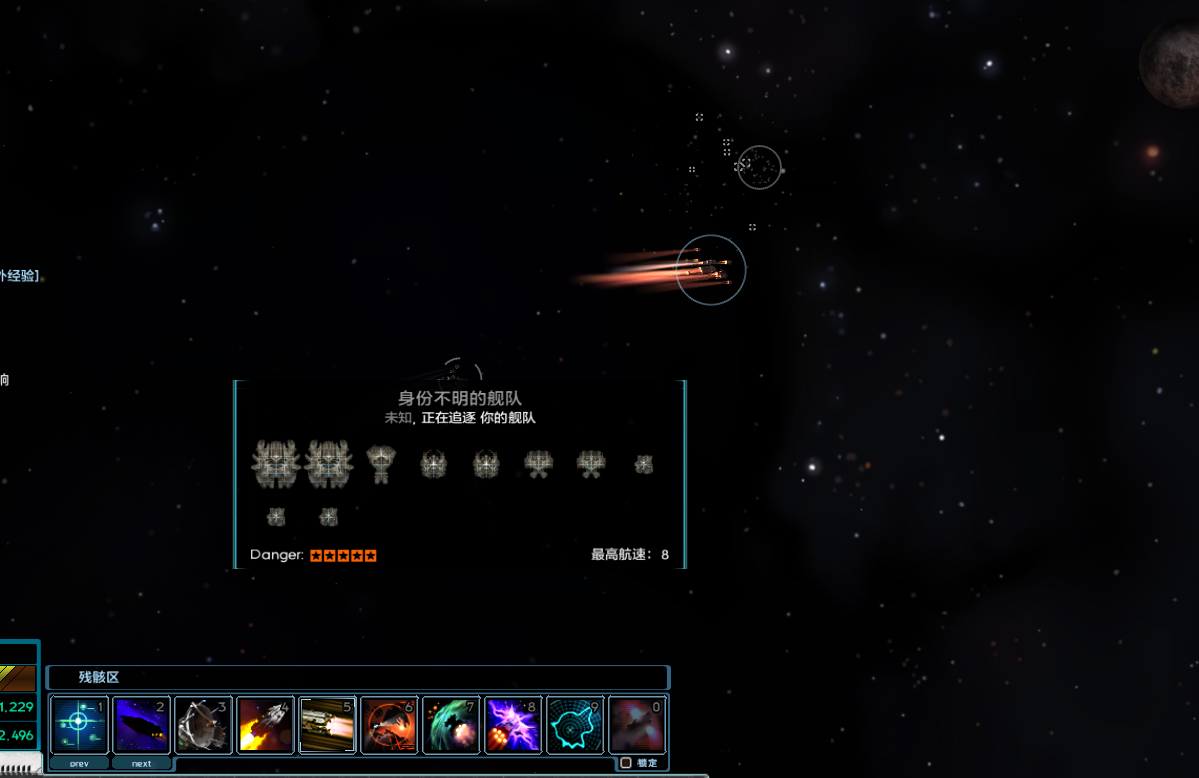Activate the dark ship ability in slot 2
This screenshot has width=1199, height=778.
point(141,724)
